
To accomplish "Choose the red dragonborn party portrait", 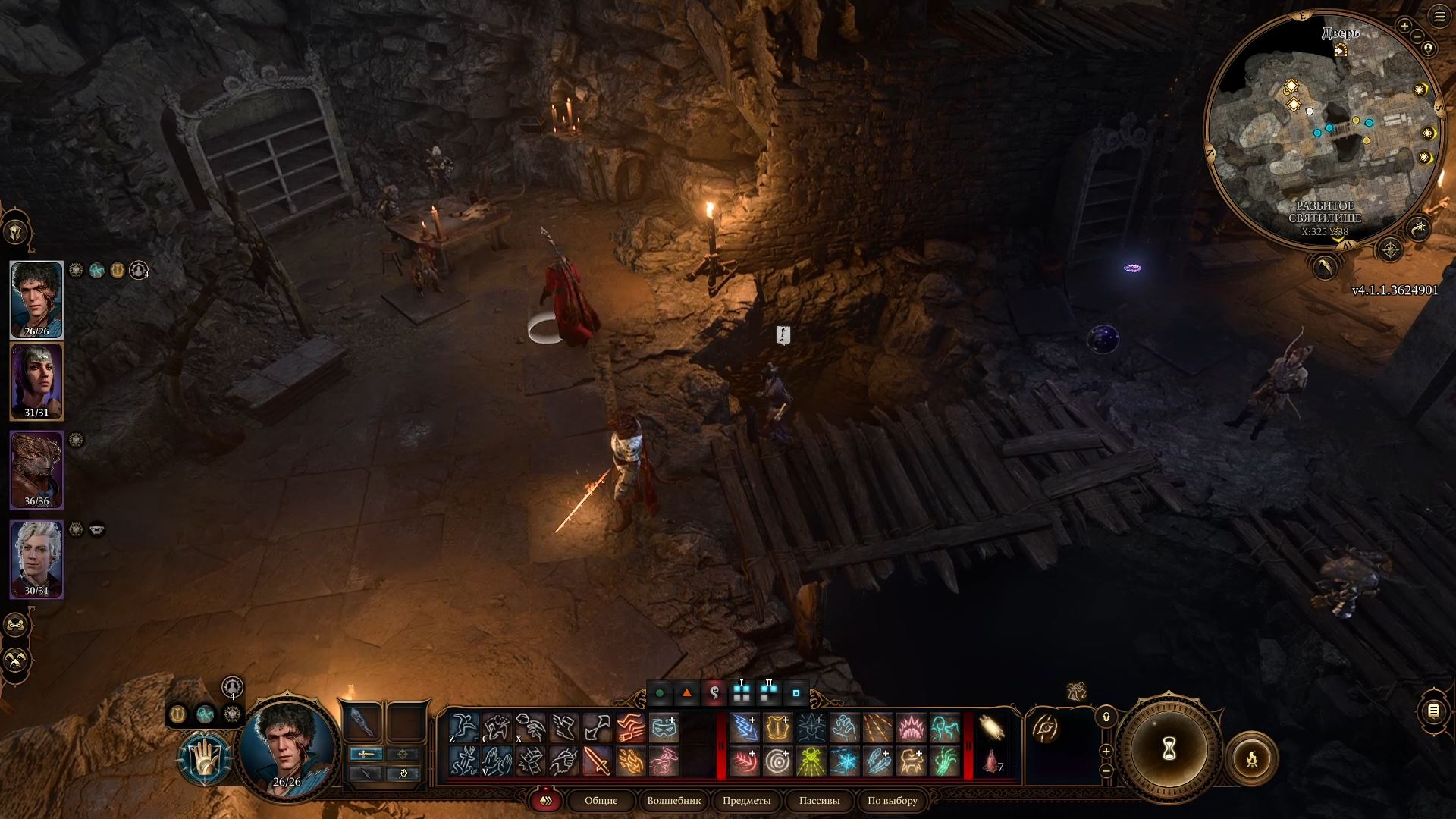I will (36, 467).
